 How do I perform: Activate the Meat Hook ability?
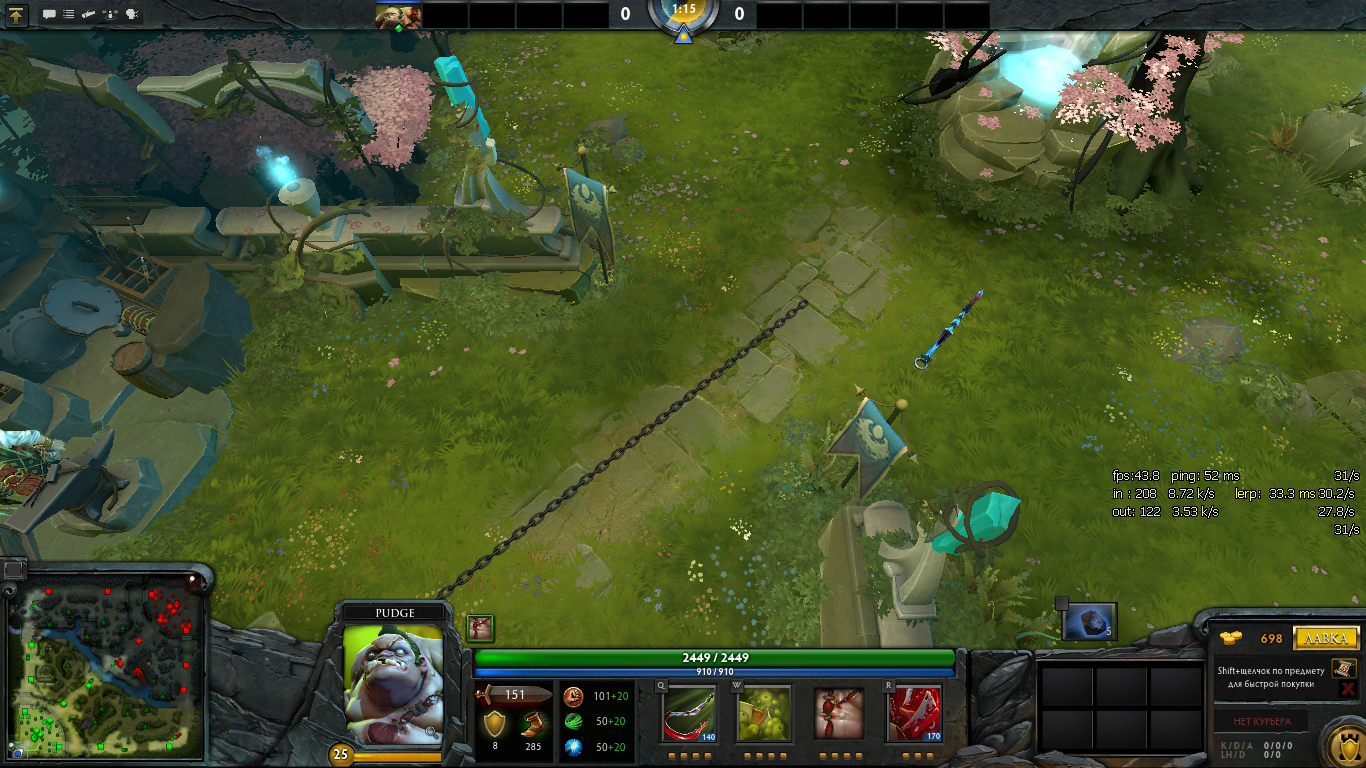tap(690, 713)
